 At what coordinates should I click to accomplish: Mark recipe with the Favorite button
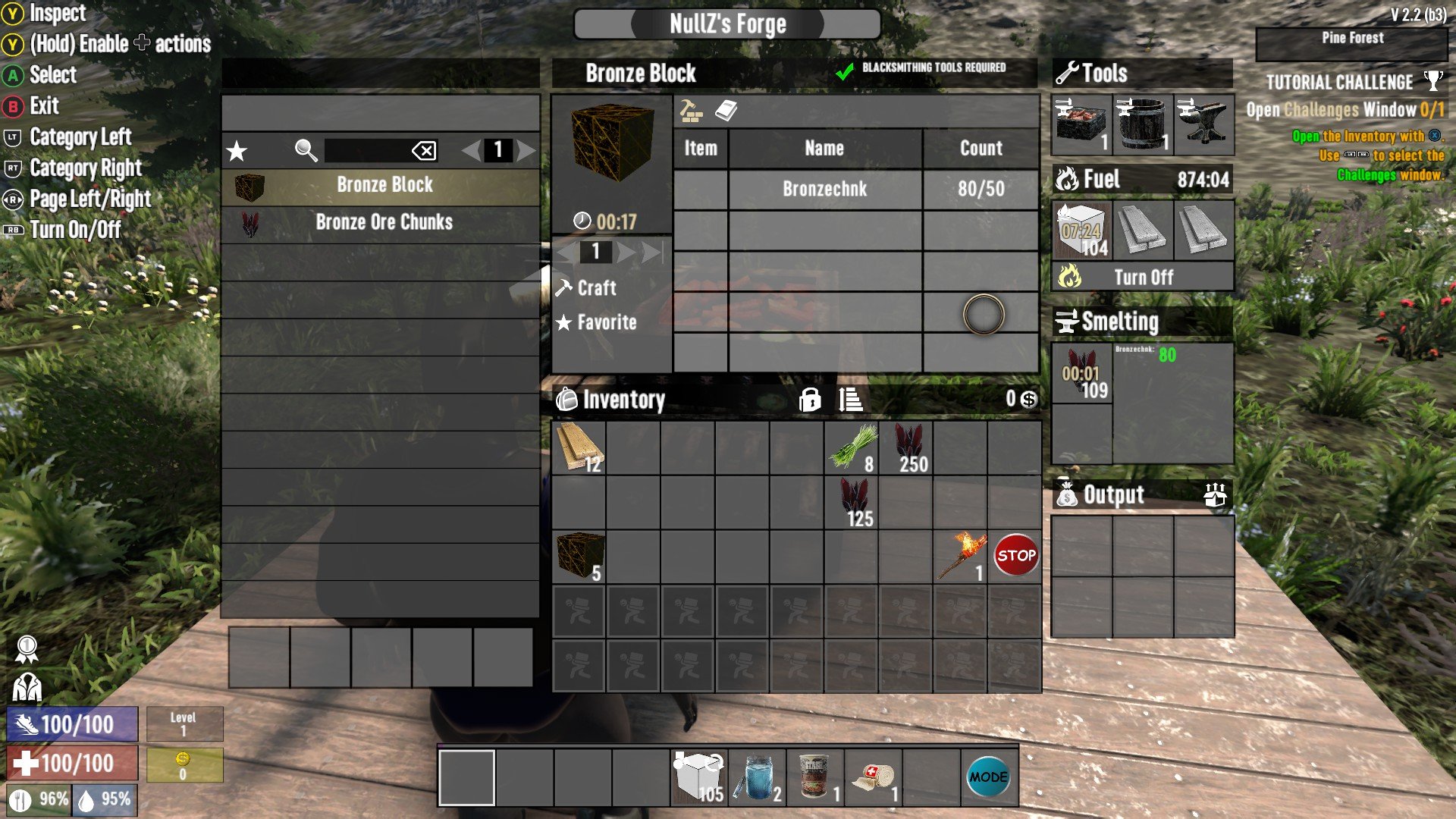[606, 322]
